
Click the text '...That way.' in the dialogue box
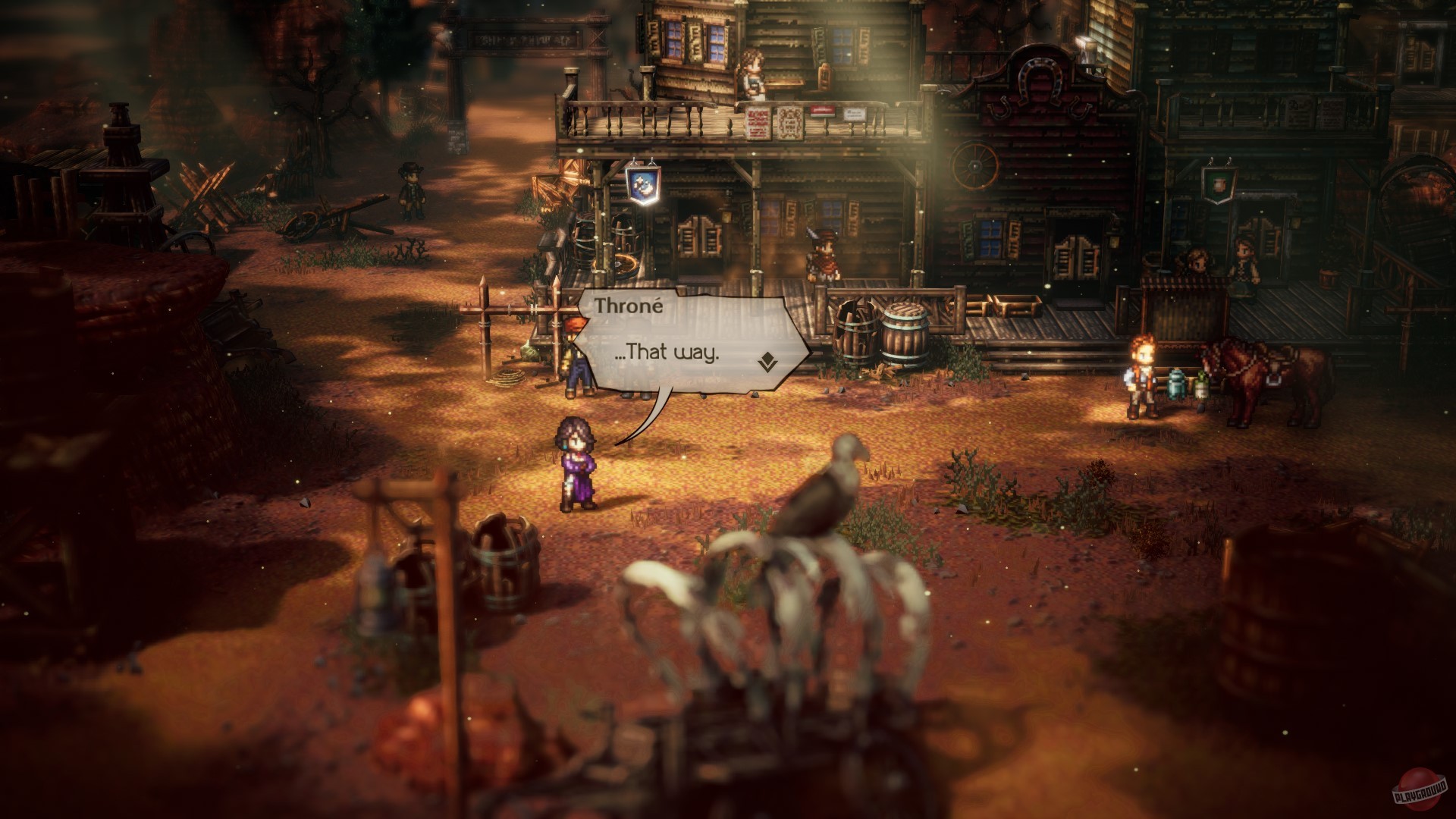pos(669,352)
